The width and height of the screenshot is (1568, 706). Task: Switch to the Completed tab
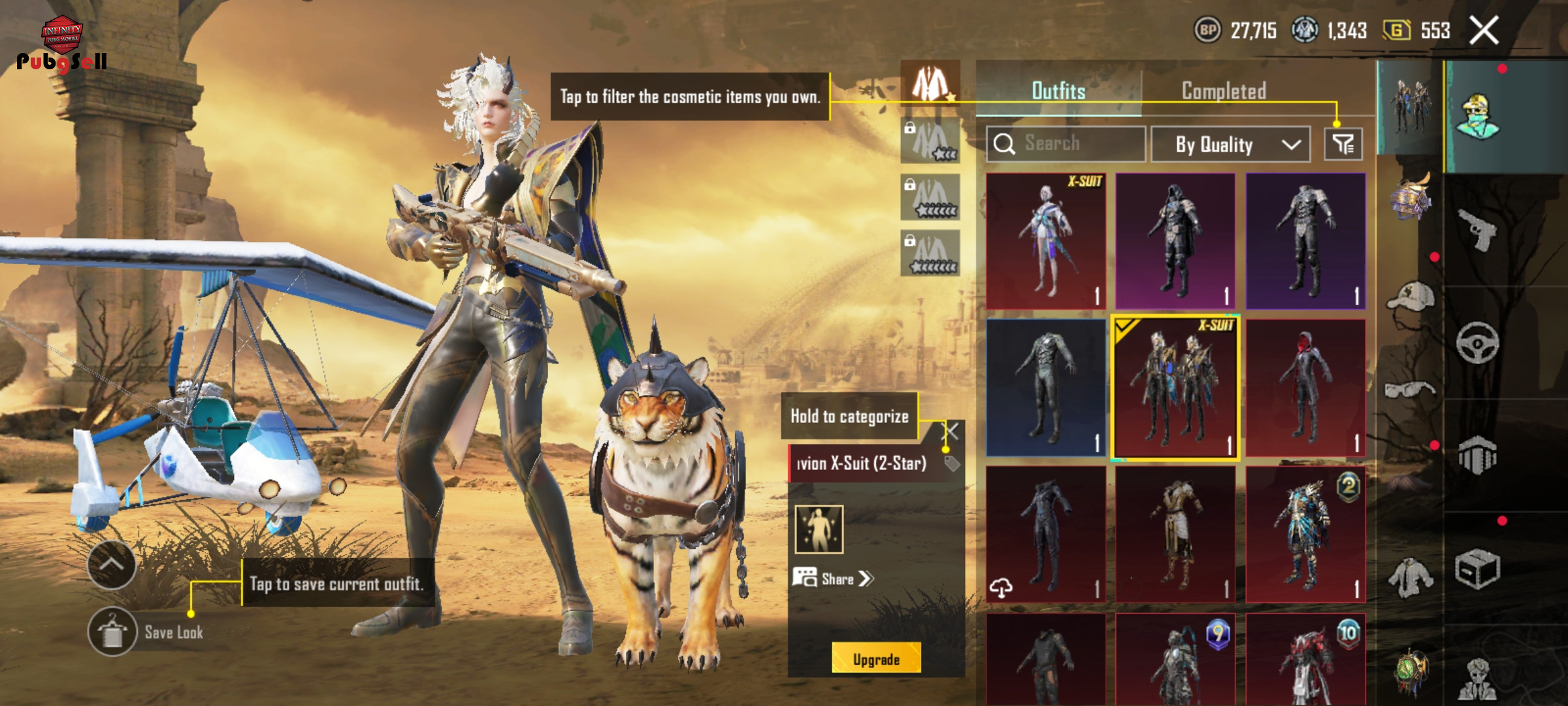(1224, 91)
